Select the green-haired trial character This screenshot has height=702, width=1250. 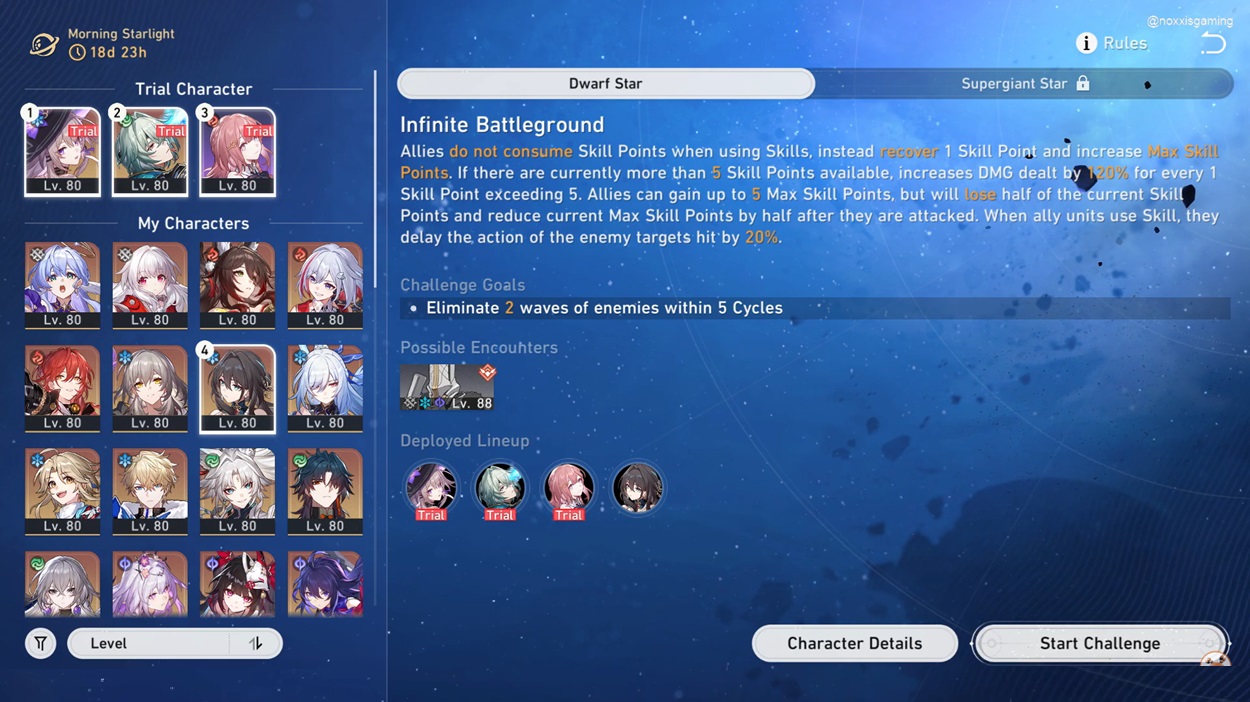tap(150, 151)
